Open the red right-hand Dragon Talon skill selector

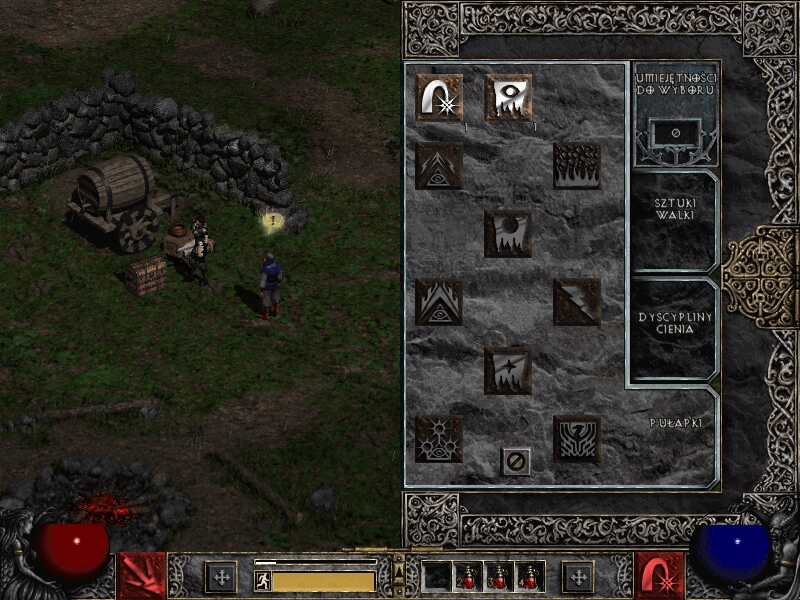[x=660, y=576]
